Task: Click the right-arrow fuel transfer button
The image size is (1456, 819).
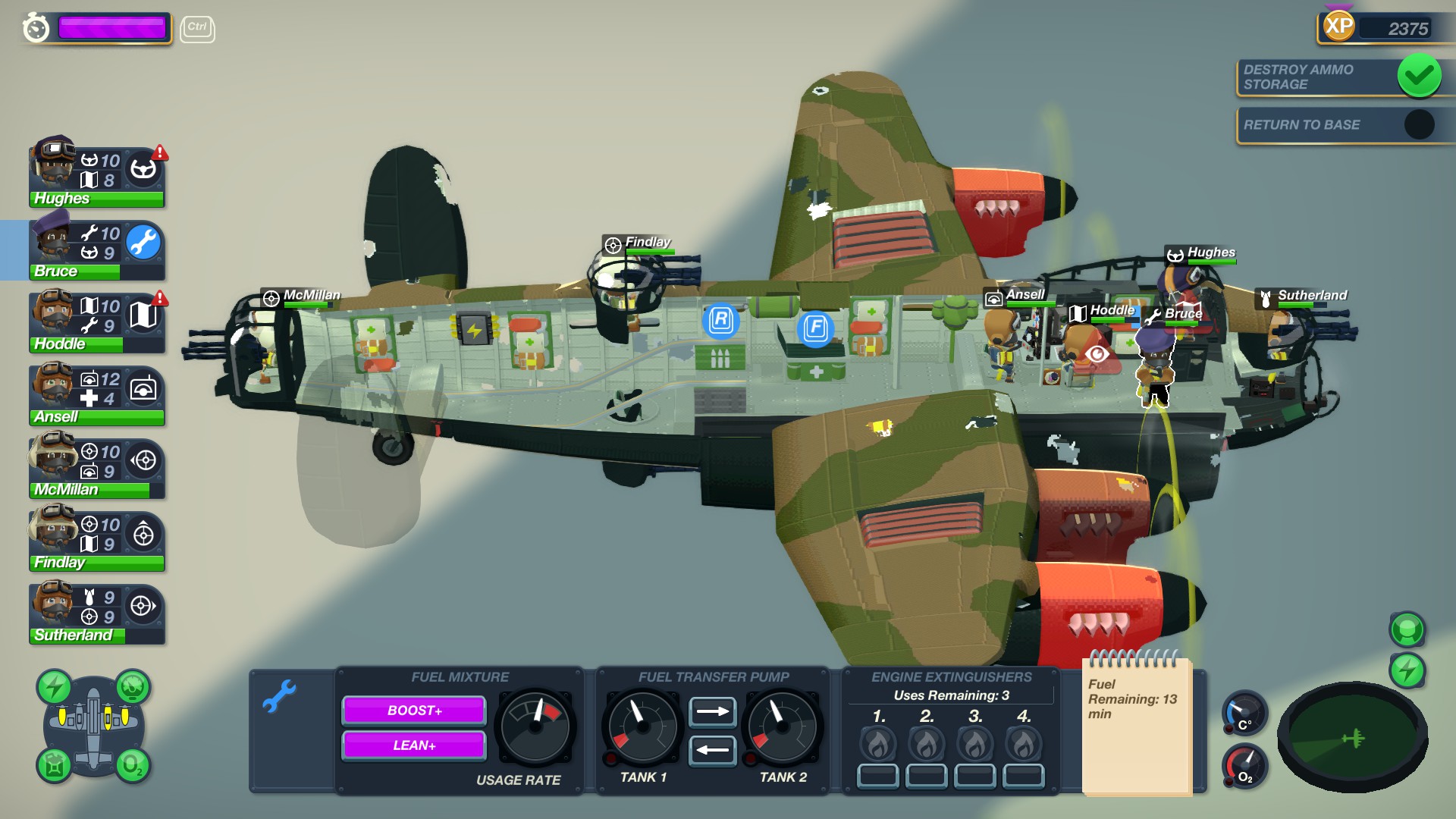Action: 712,711
